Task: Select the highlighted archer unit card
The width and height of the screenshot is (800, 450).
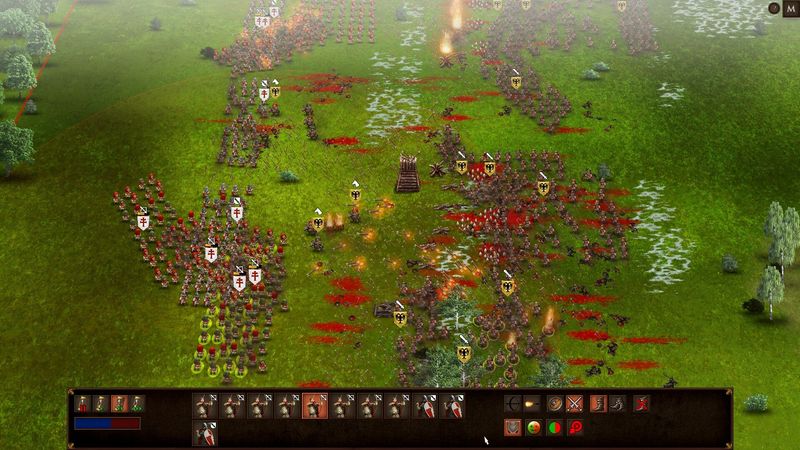Action: (315, 405)
